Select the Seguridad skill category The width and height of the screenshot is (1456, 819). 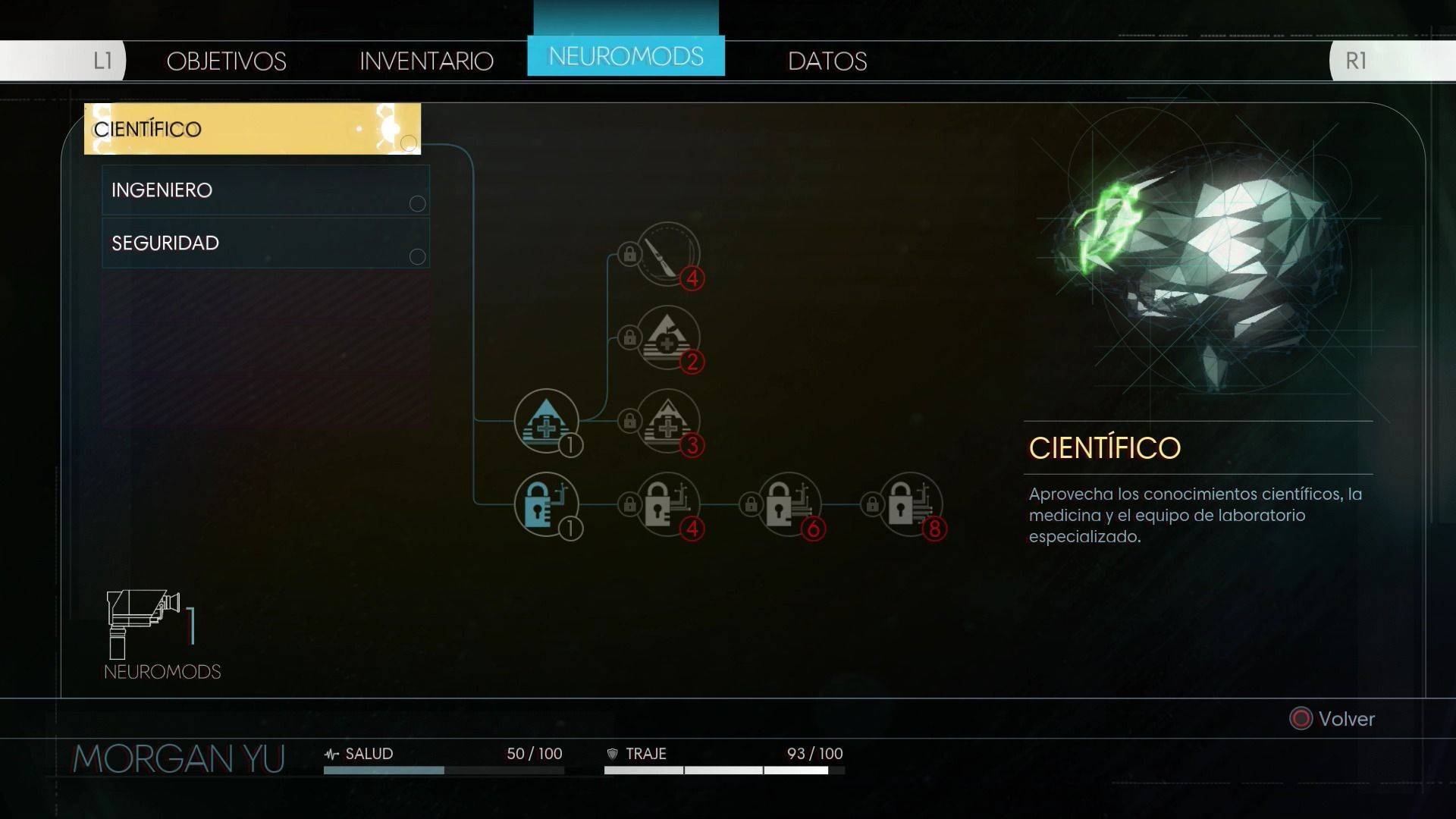tap(265, 243)
